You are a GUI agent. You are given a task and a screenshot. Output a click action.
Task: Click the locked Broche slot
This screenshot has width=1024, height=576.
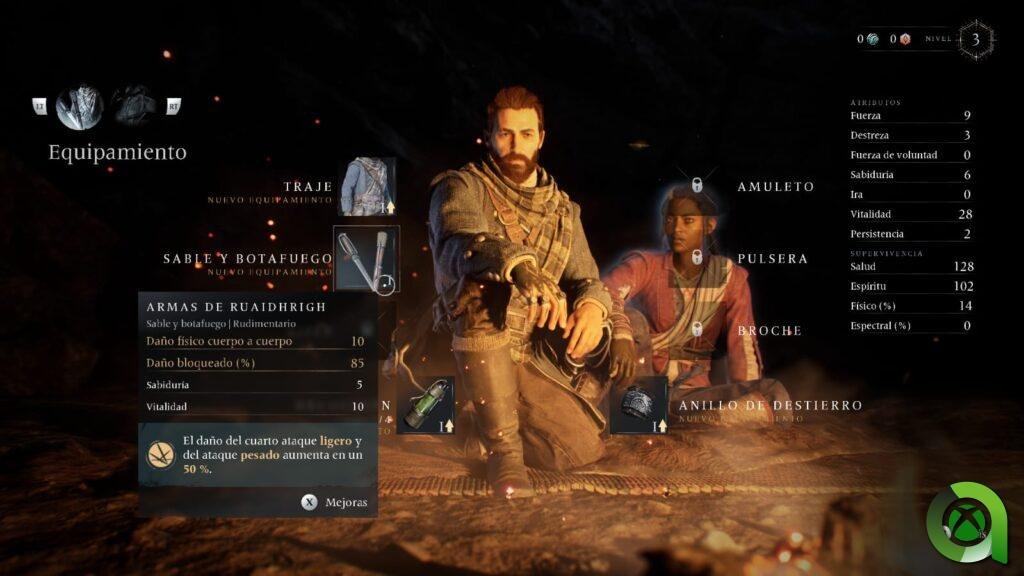[x=697, y=329]
